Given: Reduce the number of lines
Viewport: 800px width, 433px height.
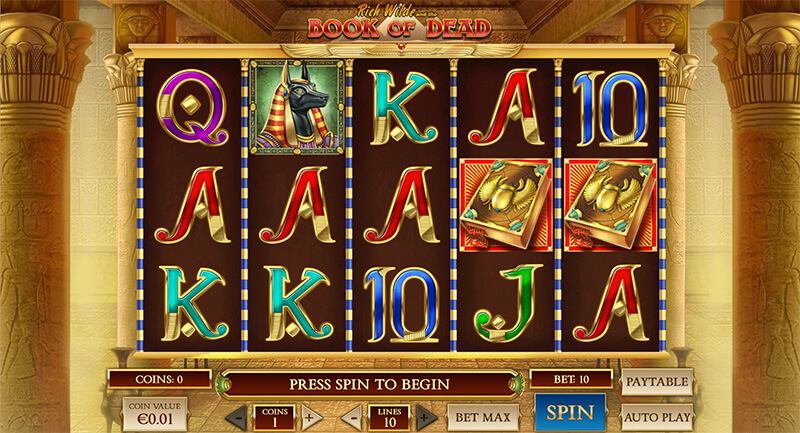Looking at the screenshot, I should [x=352, y=416].
